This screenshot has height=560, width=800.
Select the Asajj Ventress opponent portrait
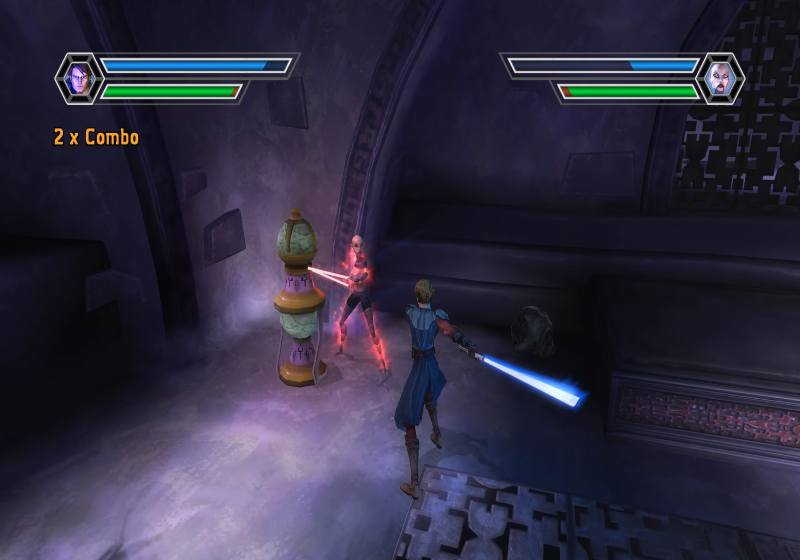tap(719, 78)
